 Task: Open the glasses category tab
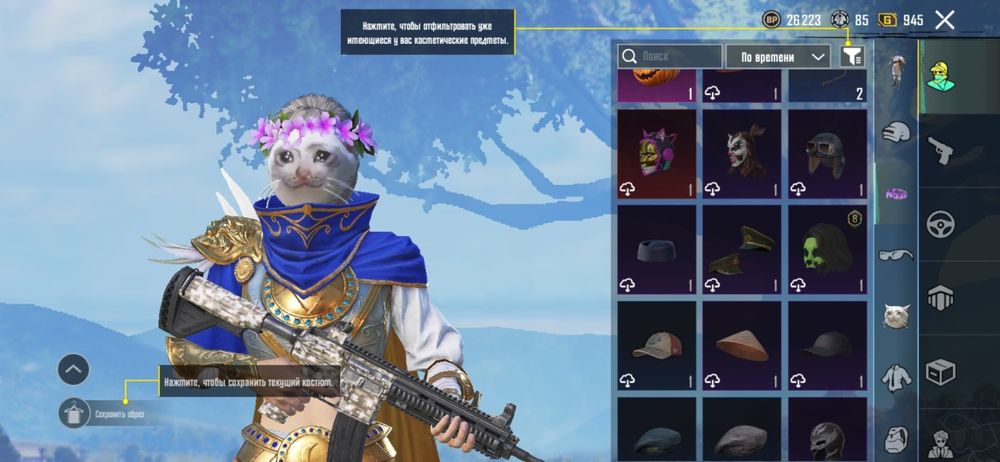[897, 255]
